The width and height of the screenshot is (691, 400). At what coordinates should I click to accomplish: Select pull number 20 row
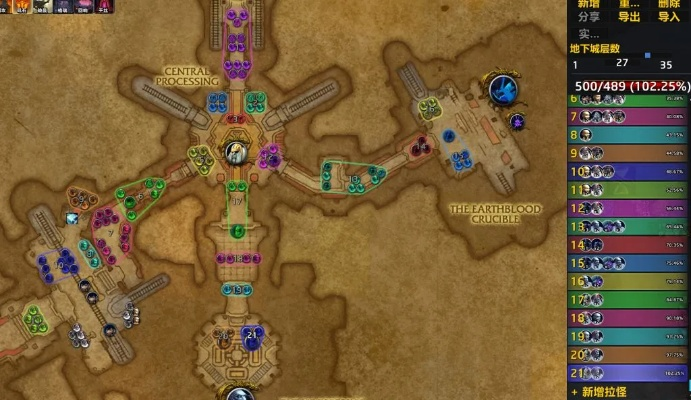coord(628,354)
